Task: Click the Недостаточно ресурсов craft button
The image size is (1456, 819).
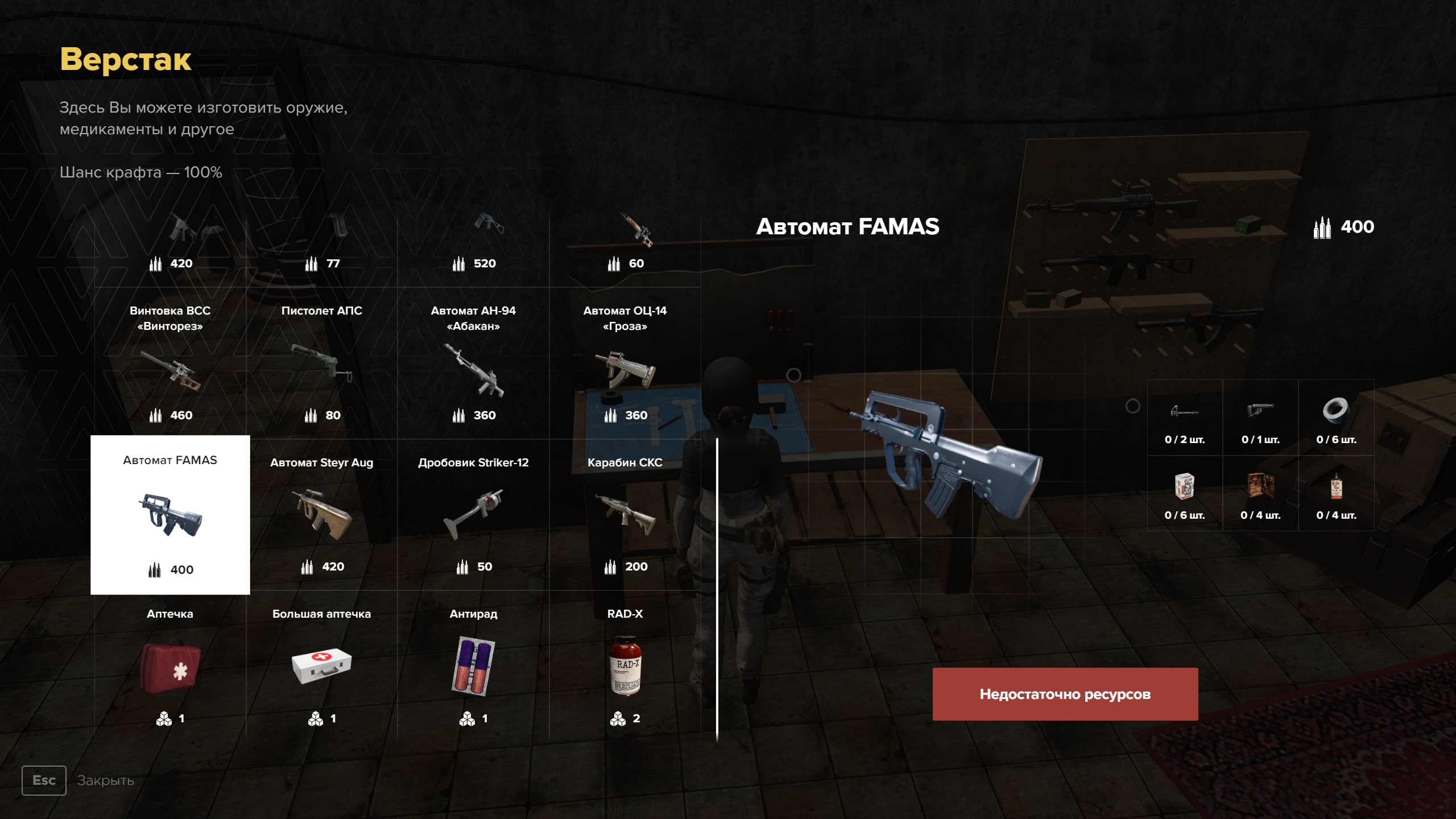Action: (x=1065, y=694)
